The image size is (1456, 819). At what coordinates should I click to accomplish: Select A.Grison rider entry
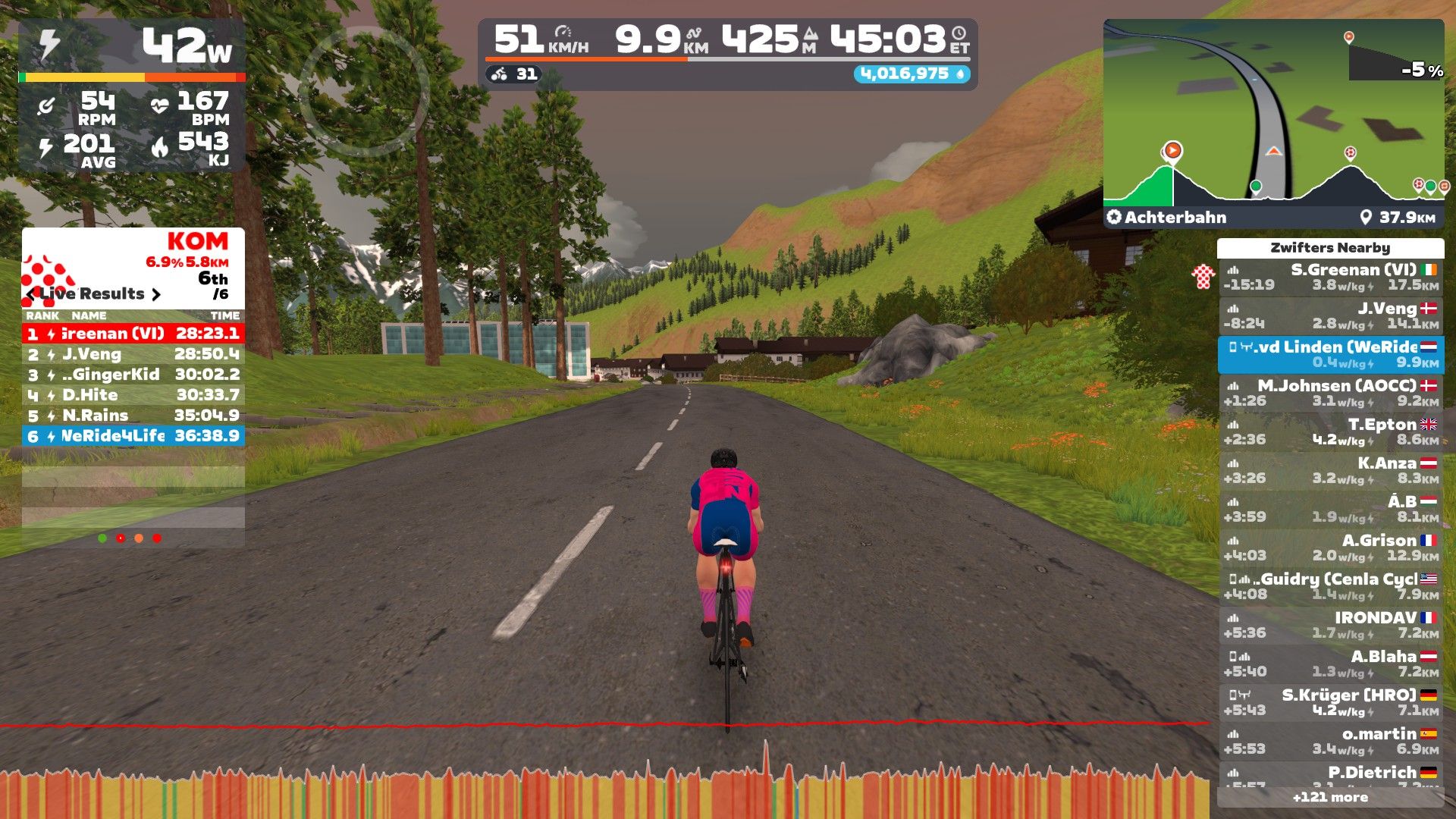pos(1331,548)
